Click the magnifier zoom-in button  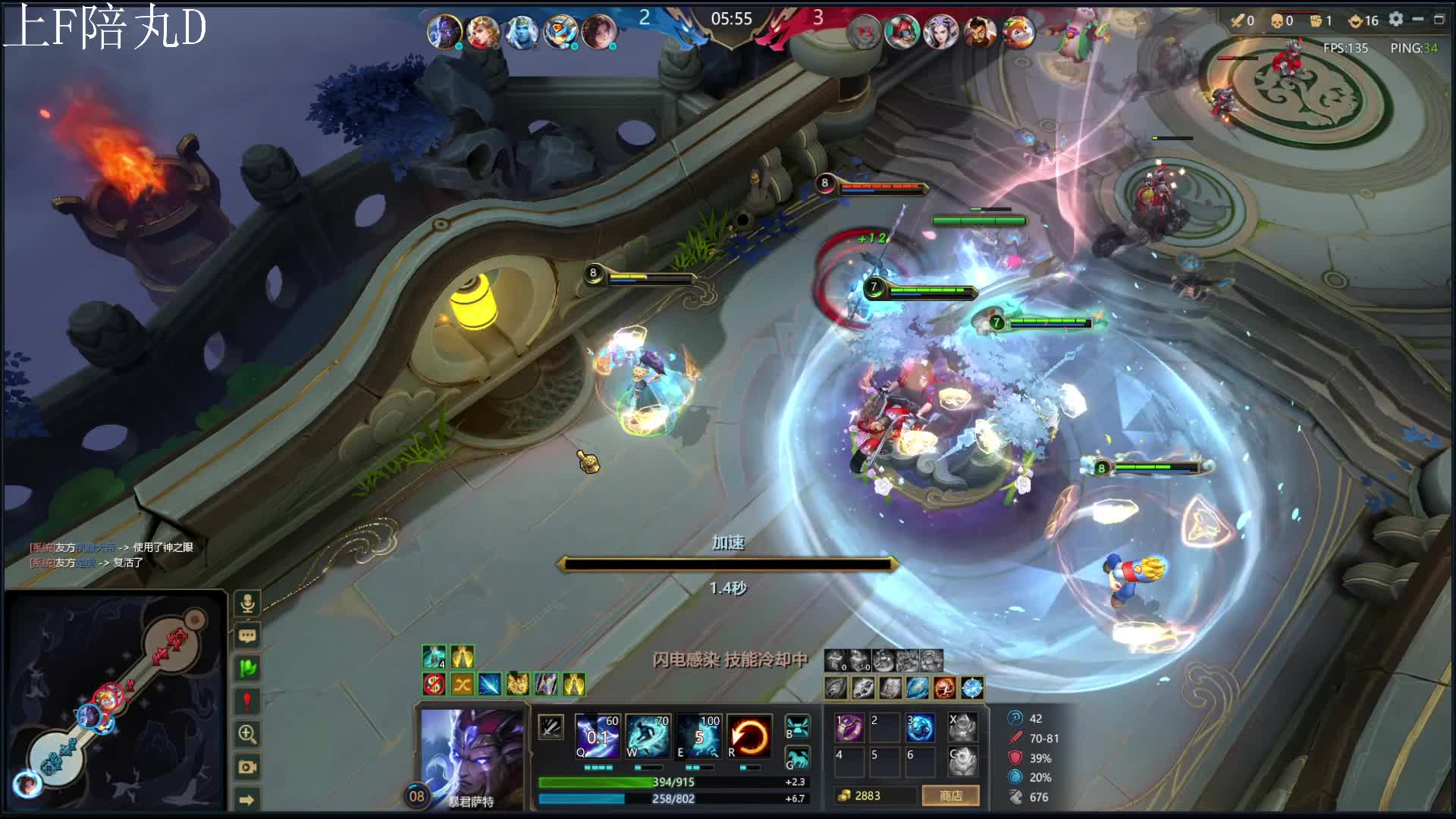tap(247, 734)
